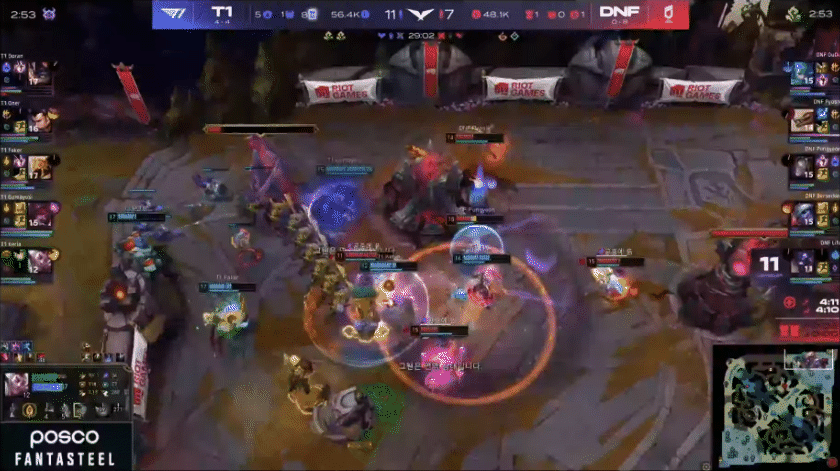Select DNF Pyosik's champion portrait

coord(801,120)
